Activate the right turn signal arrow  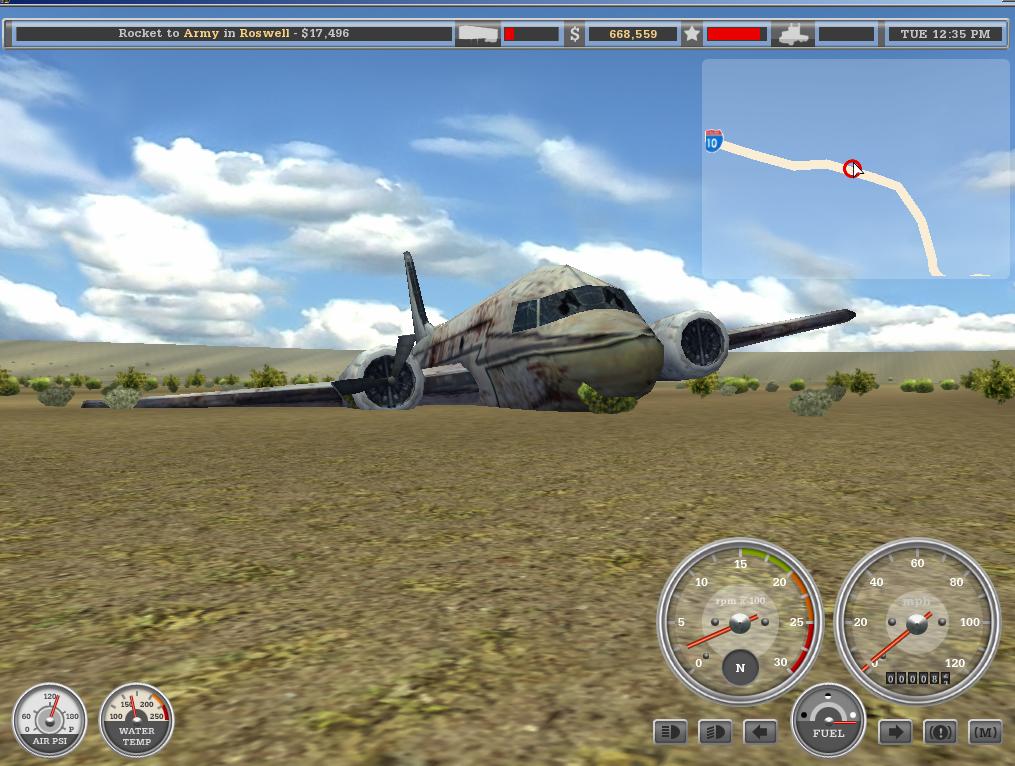895,733
